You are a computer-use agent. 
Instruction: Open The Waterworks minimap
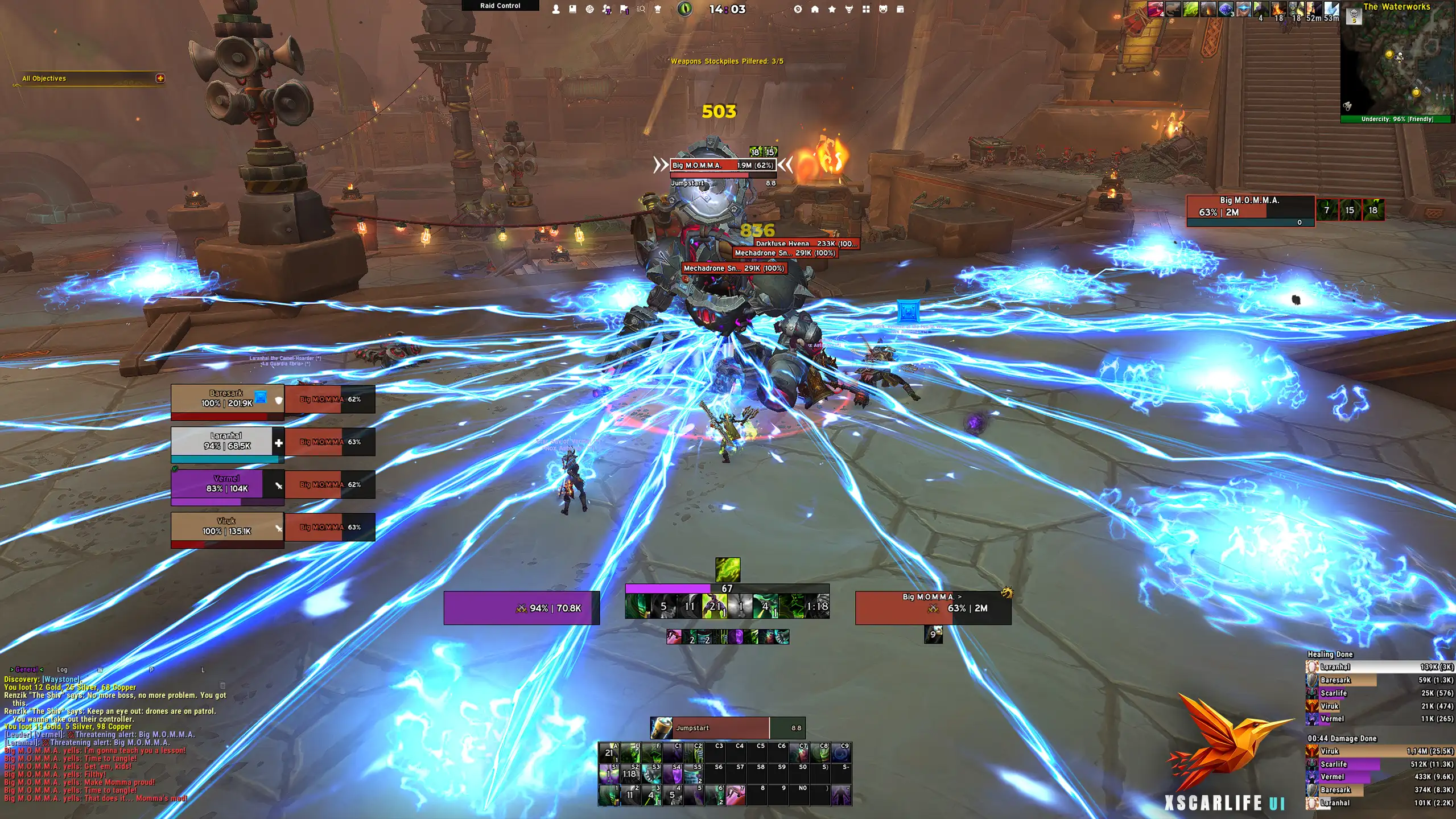[x=1397, y=63]
